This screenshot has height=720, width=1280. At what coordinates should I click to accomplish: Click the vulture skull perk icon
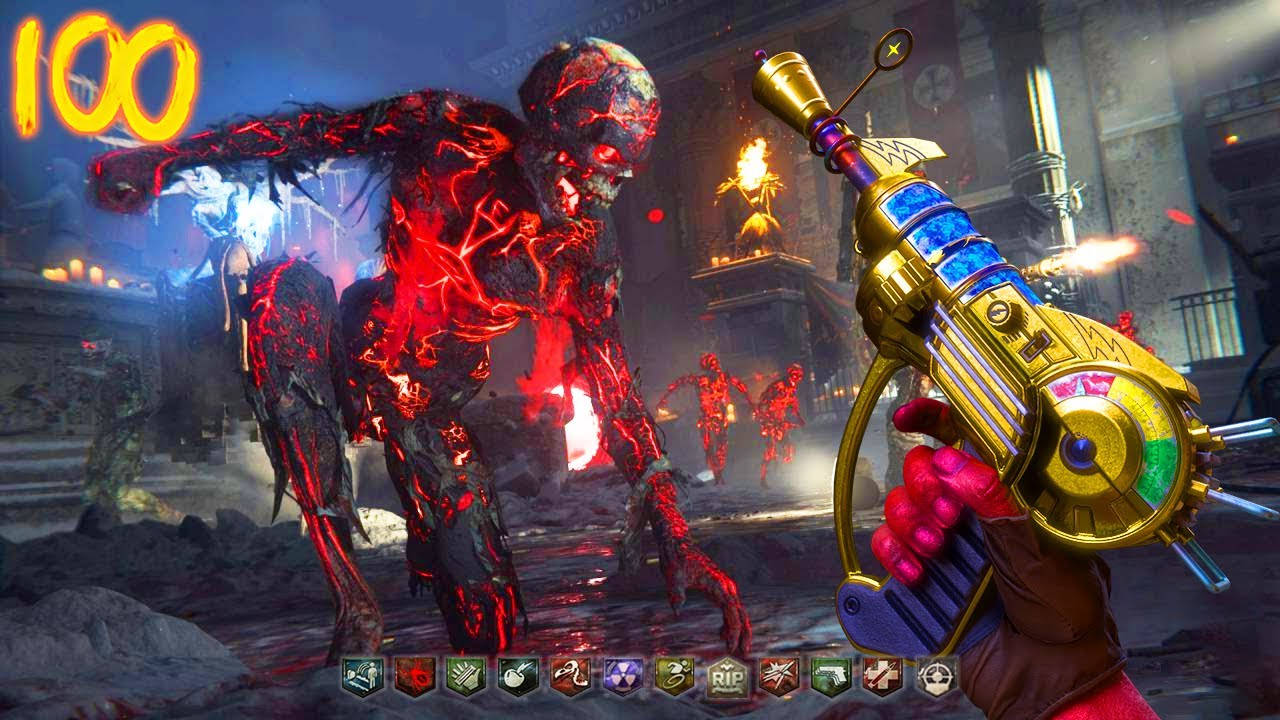(570, 677)
